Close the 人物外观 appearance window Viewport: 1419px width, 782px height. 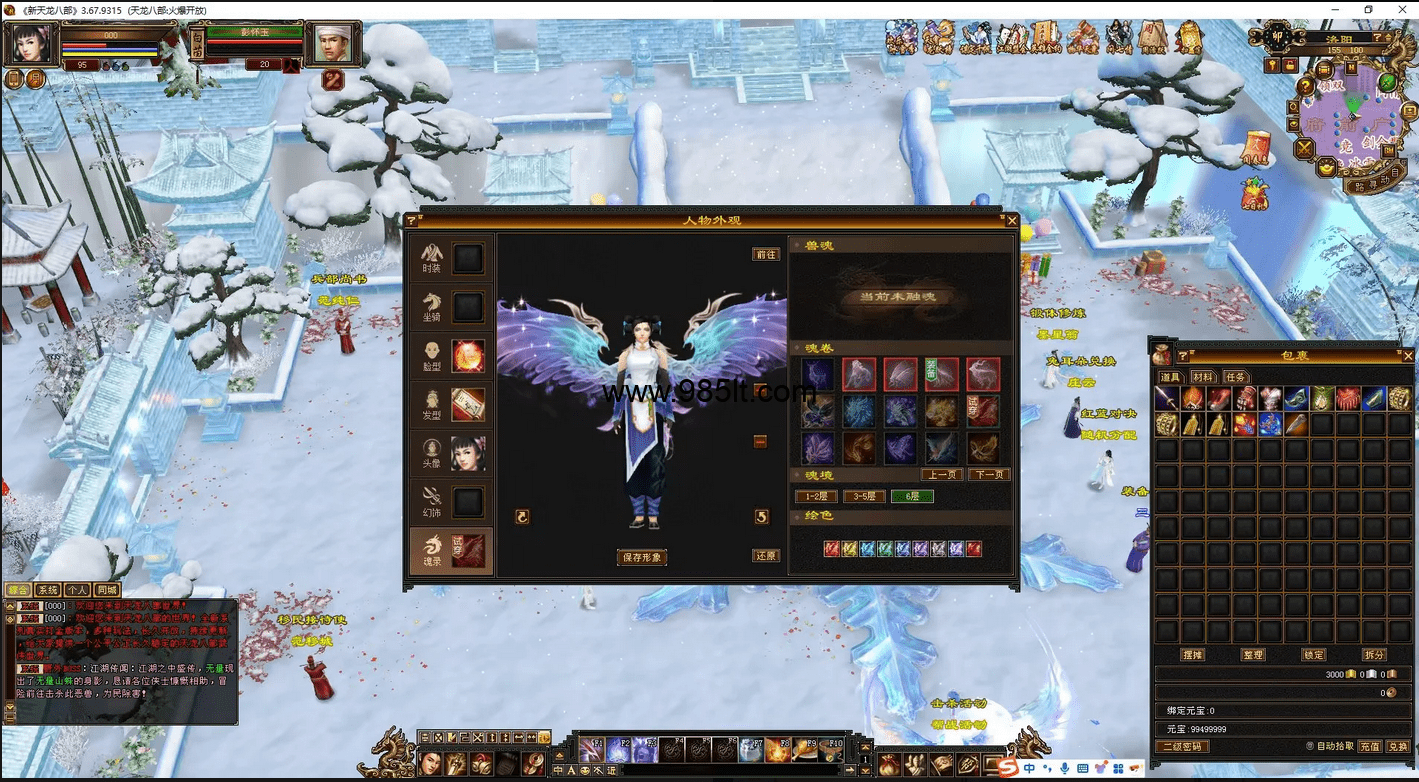[1012, 220]
